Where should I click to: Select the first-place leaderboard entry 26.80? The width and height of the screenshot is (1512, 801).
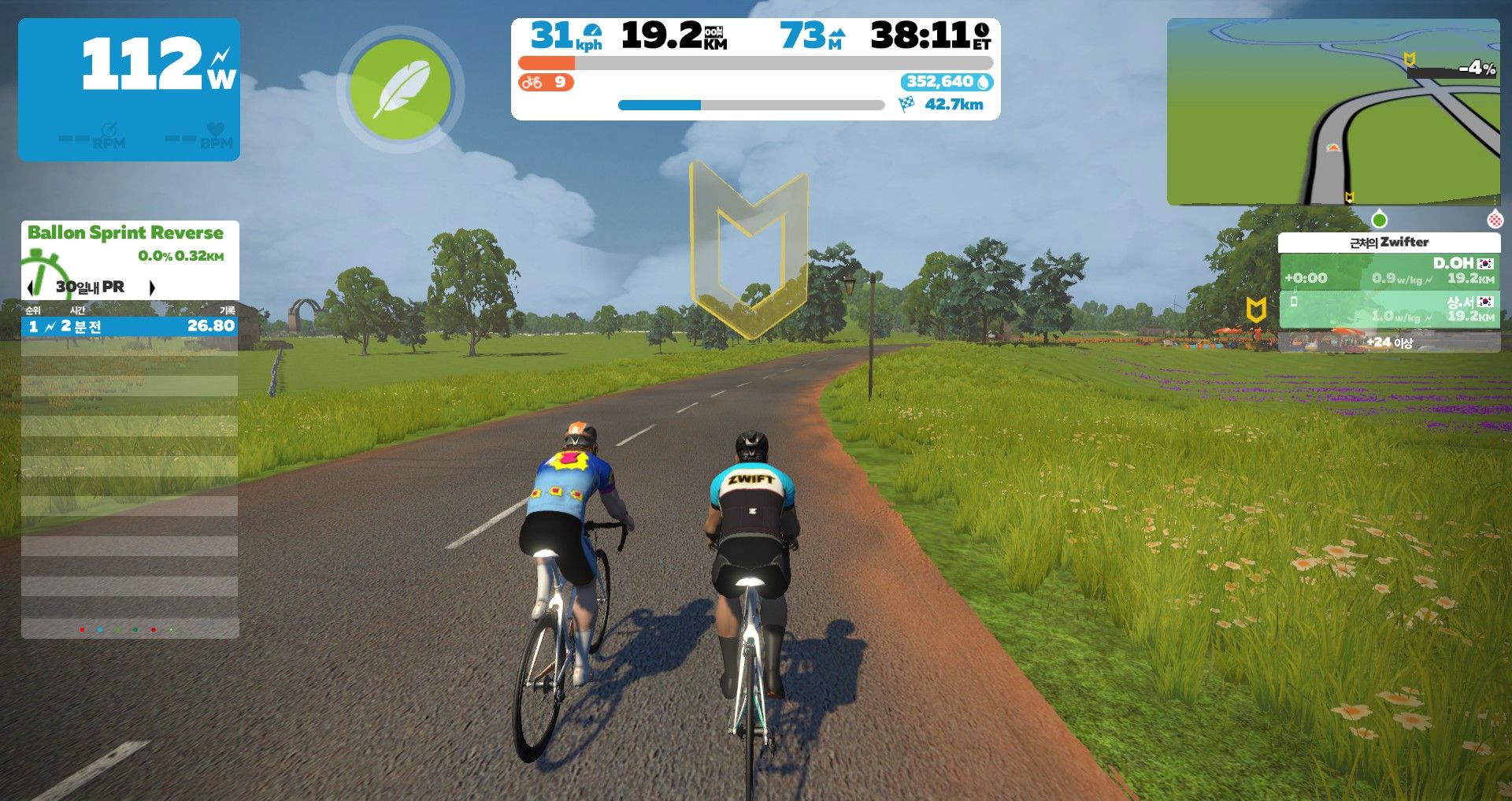129,326
